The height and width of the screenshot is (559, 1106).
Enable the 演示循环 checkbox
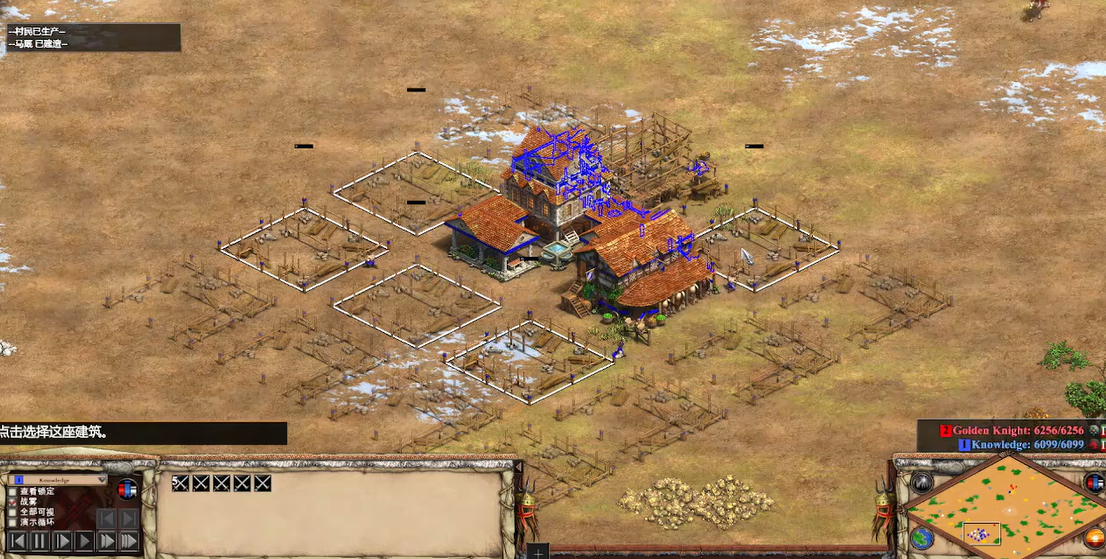tap(13, 522)
